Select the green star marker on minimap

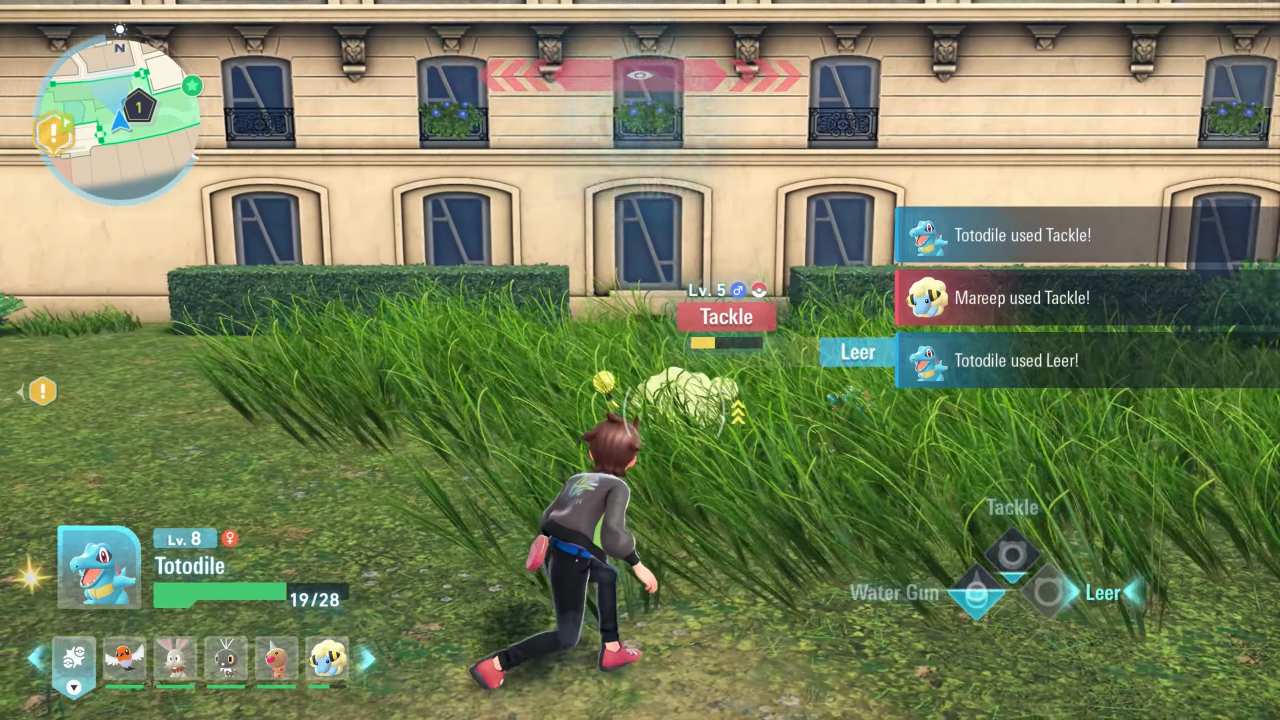point(192,86)
